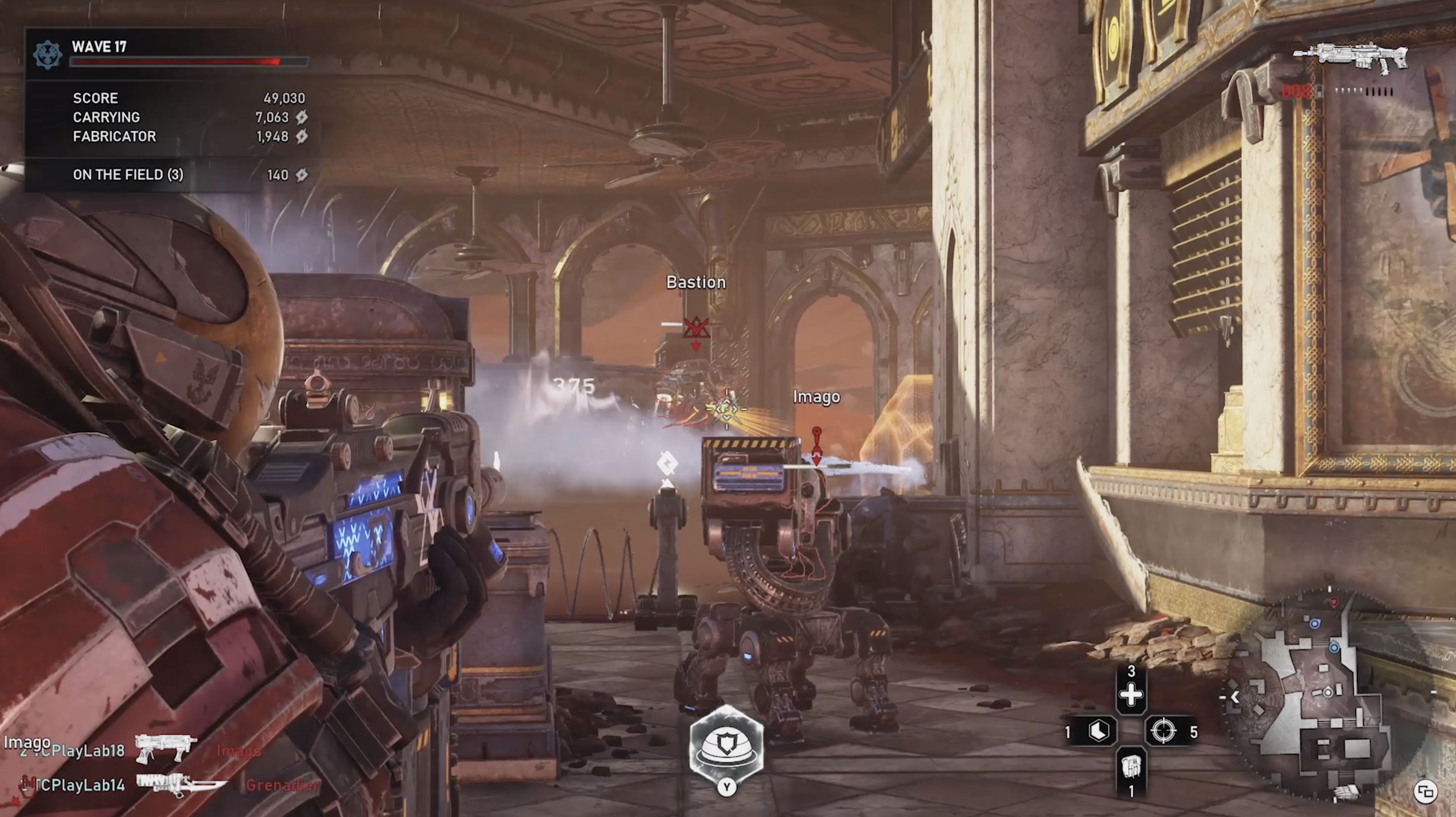The image size is (1456, 817).
Task: Click the COG gear emblem beside WAVE 17
Action: (47, 55)
